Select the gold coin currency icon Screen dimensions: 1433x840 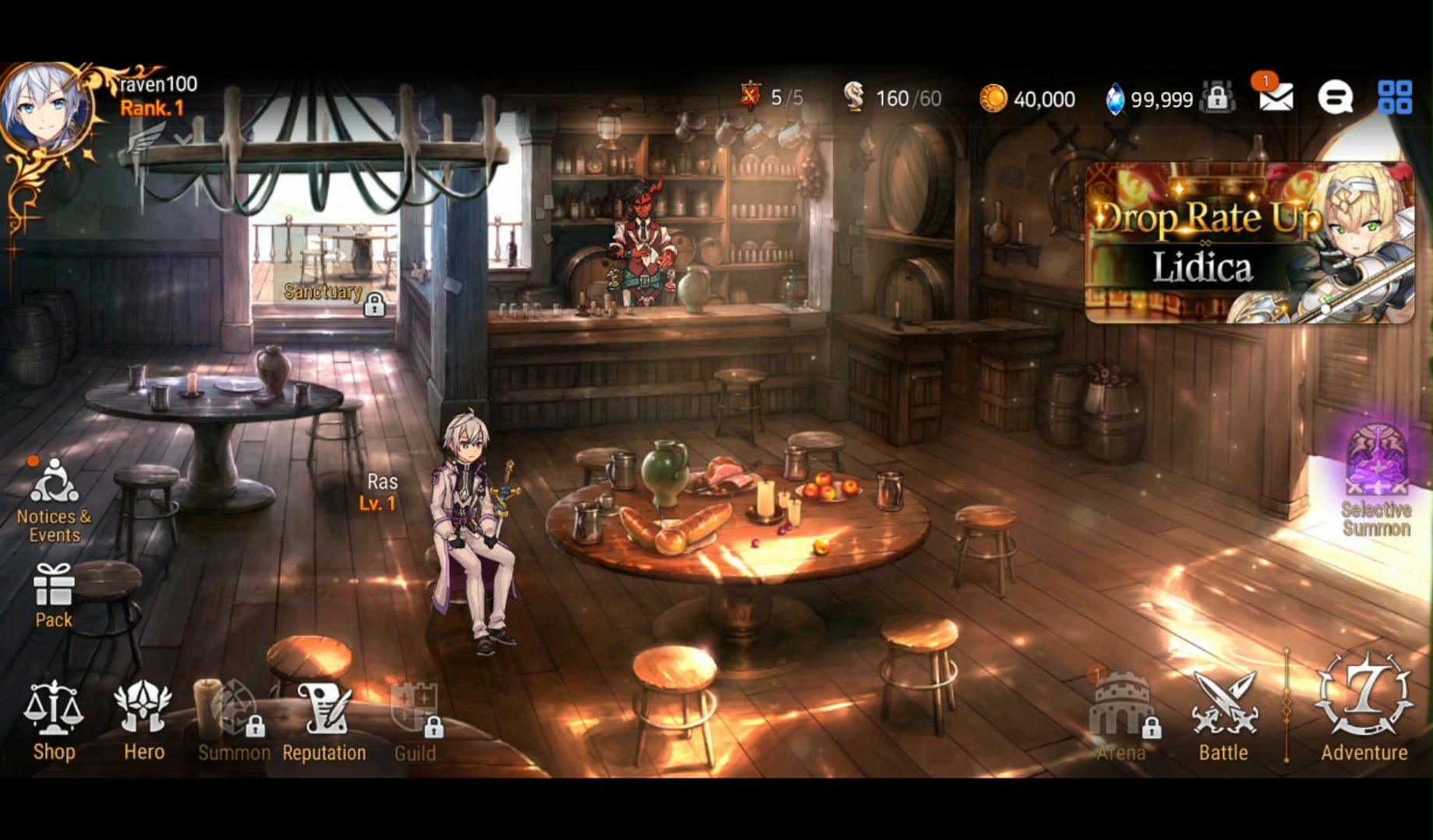click(x=992, y=99)
